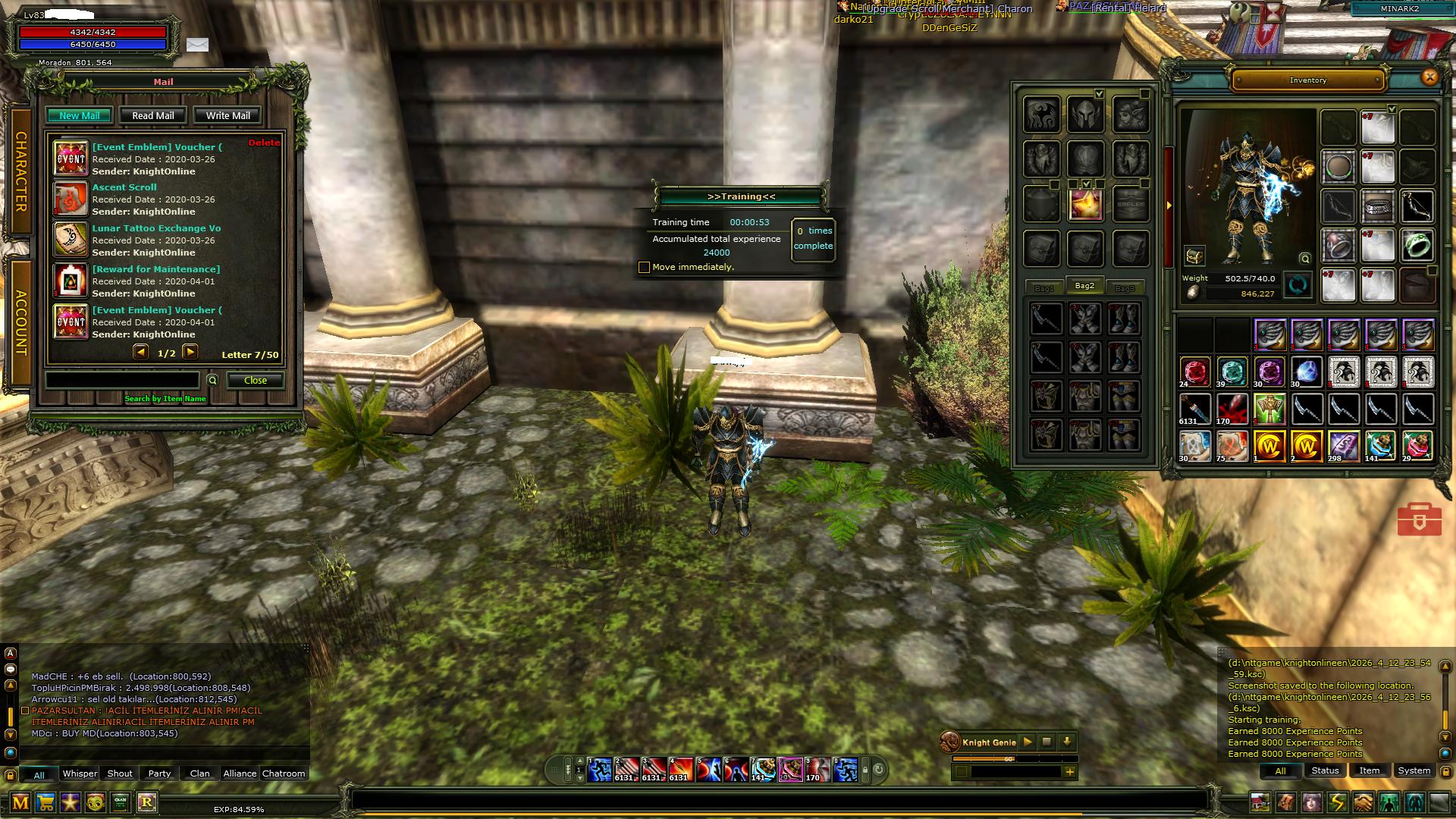Image resolution: width=1456 pixels, height=819 pixels.
Task: Open the Write Mail tab
Action: tap(227, 116)
